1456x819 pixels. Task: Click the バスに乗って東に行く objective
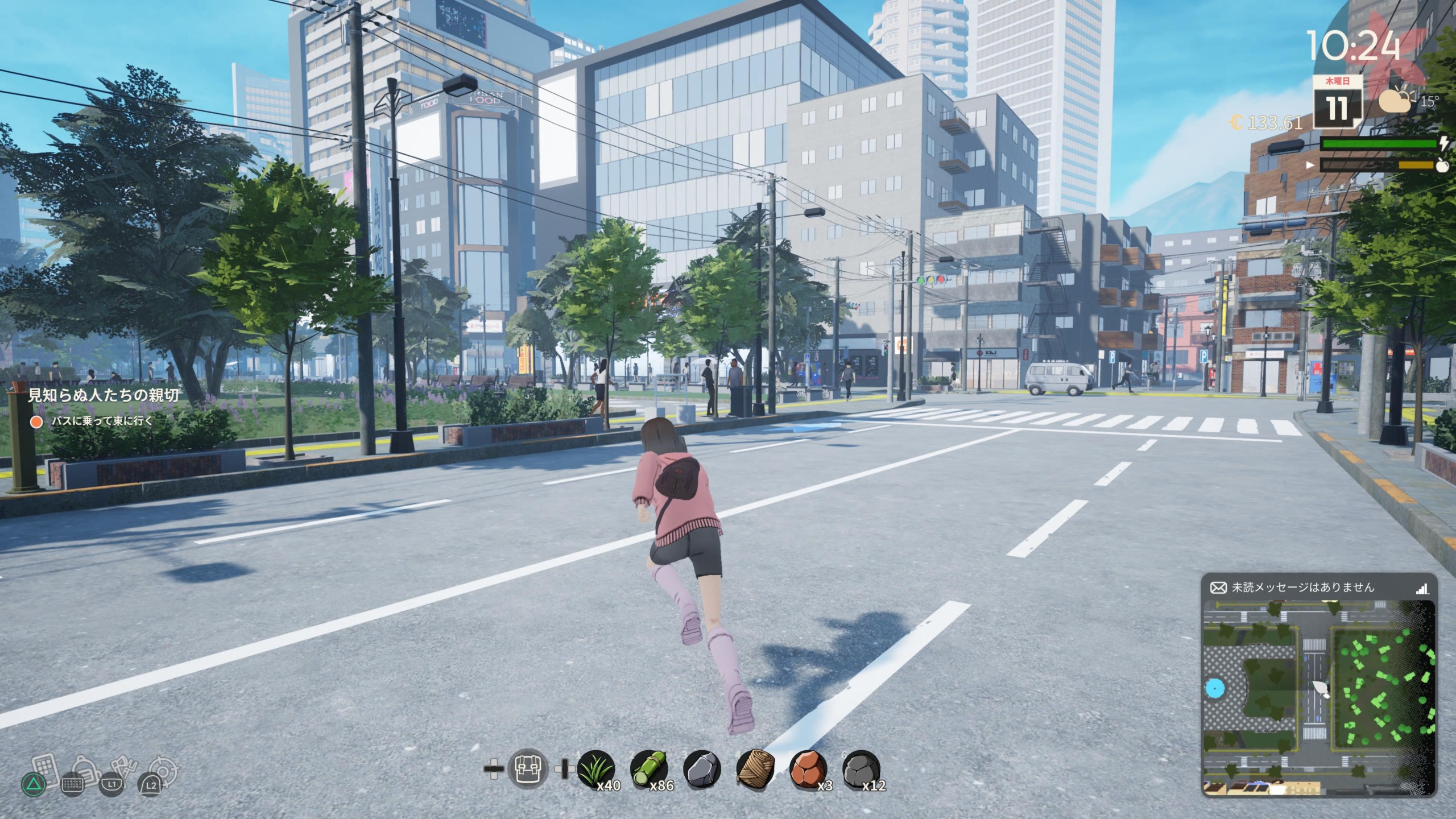click(x=101, y=421)
